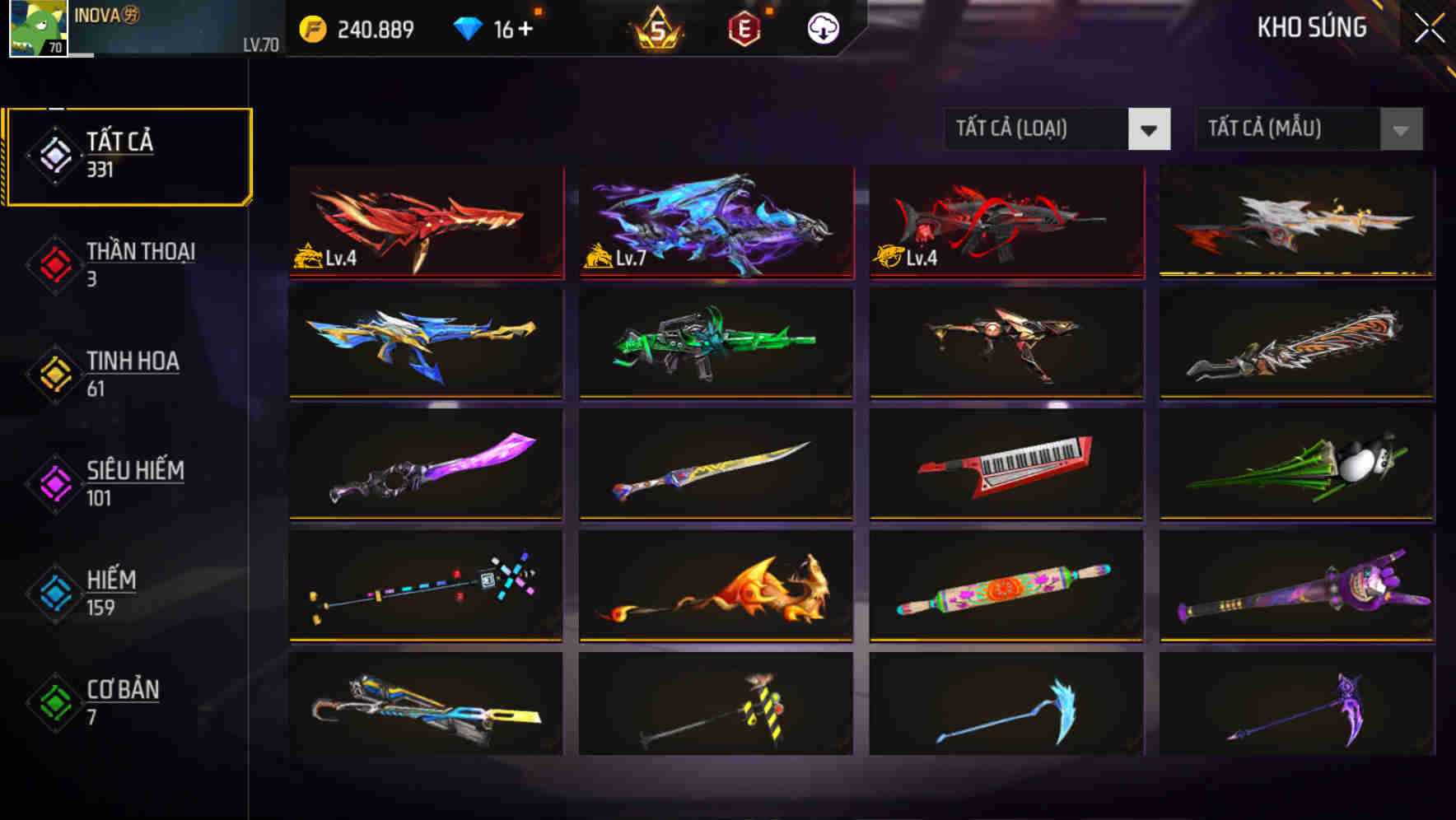Open the KHO SÚNG title area
This screenshot has width=1456, height=820.
tap(1311, 27)
